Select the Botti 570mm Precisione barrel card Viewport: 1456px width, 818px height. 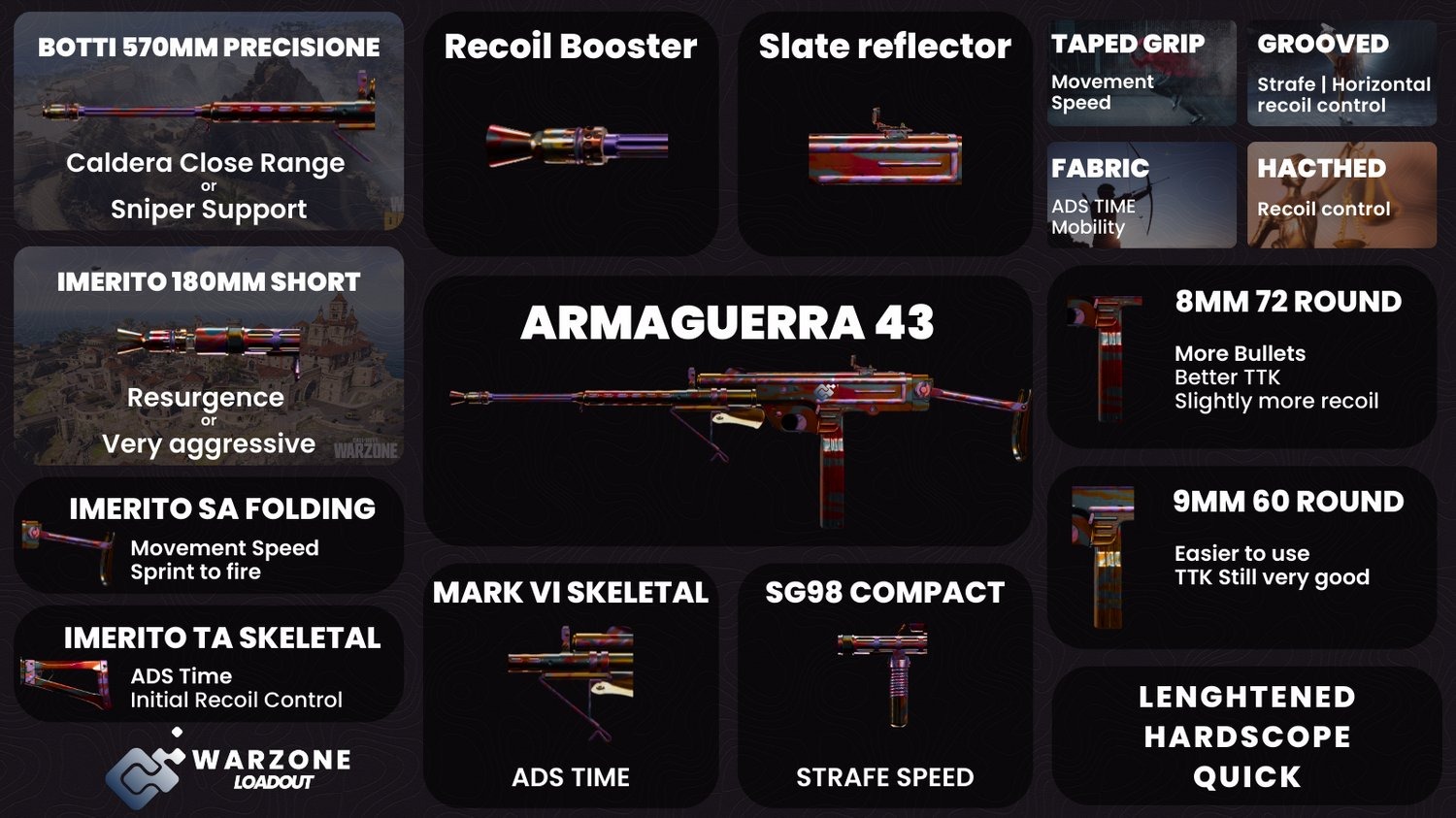[209, 121]
